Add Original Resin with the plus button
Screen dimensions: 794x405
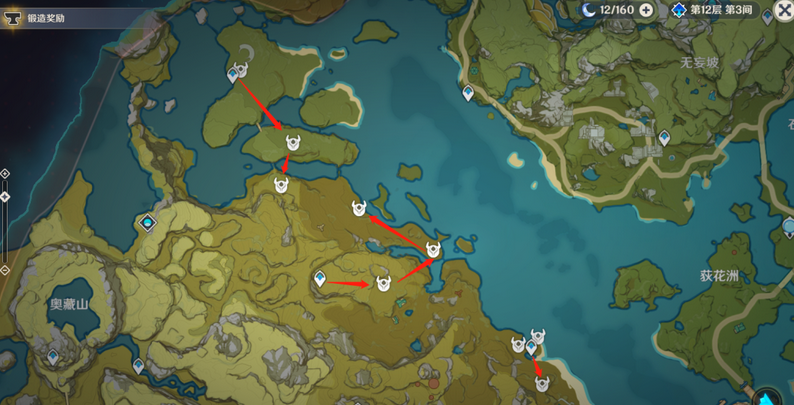coord(646,10)
